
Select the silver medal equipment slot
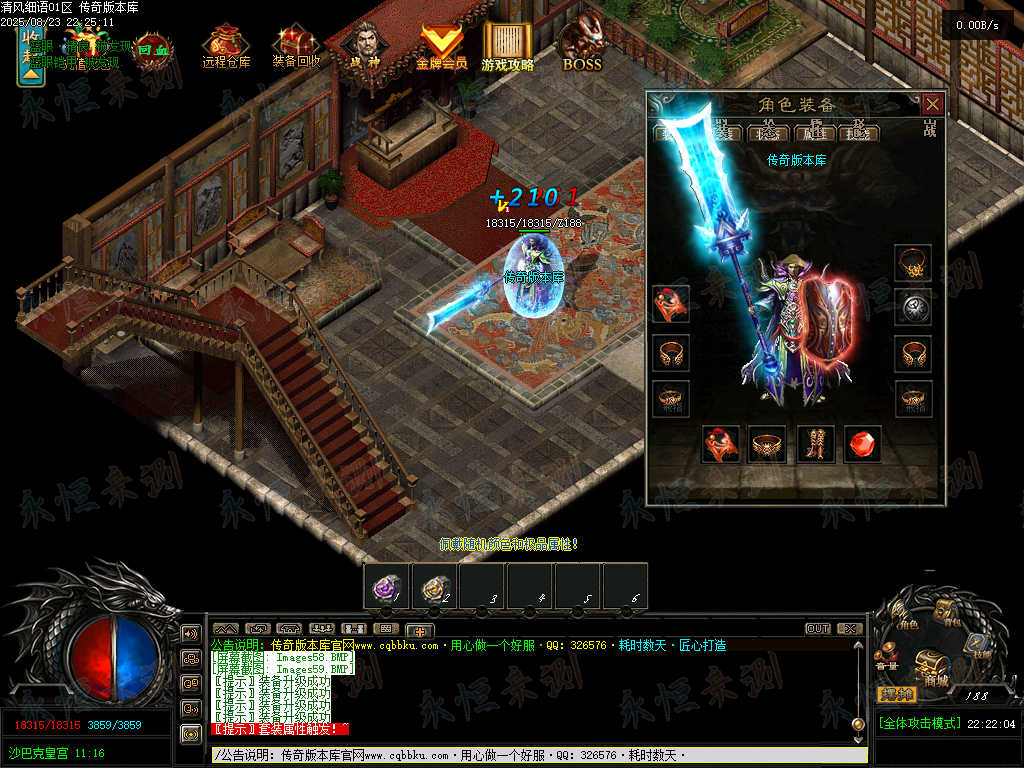912,307
